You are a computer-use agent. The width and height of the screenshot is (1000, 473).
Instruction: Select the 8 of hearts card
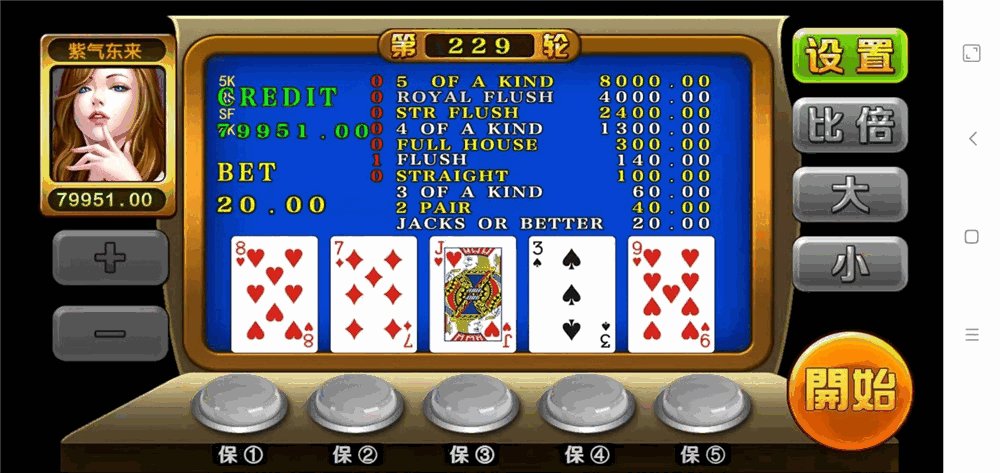tap(274, 294)
